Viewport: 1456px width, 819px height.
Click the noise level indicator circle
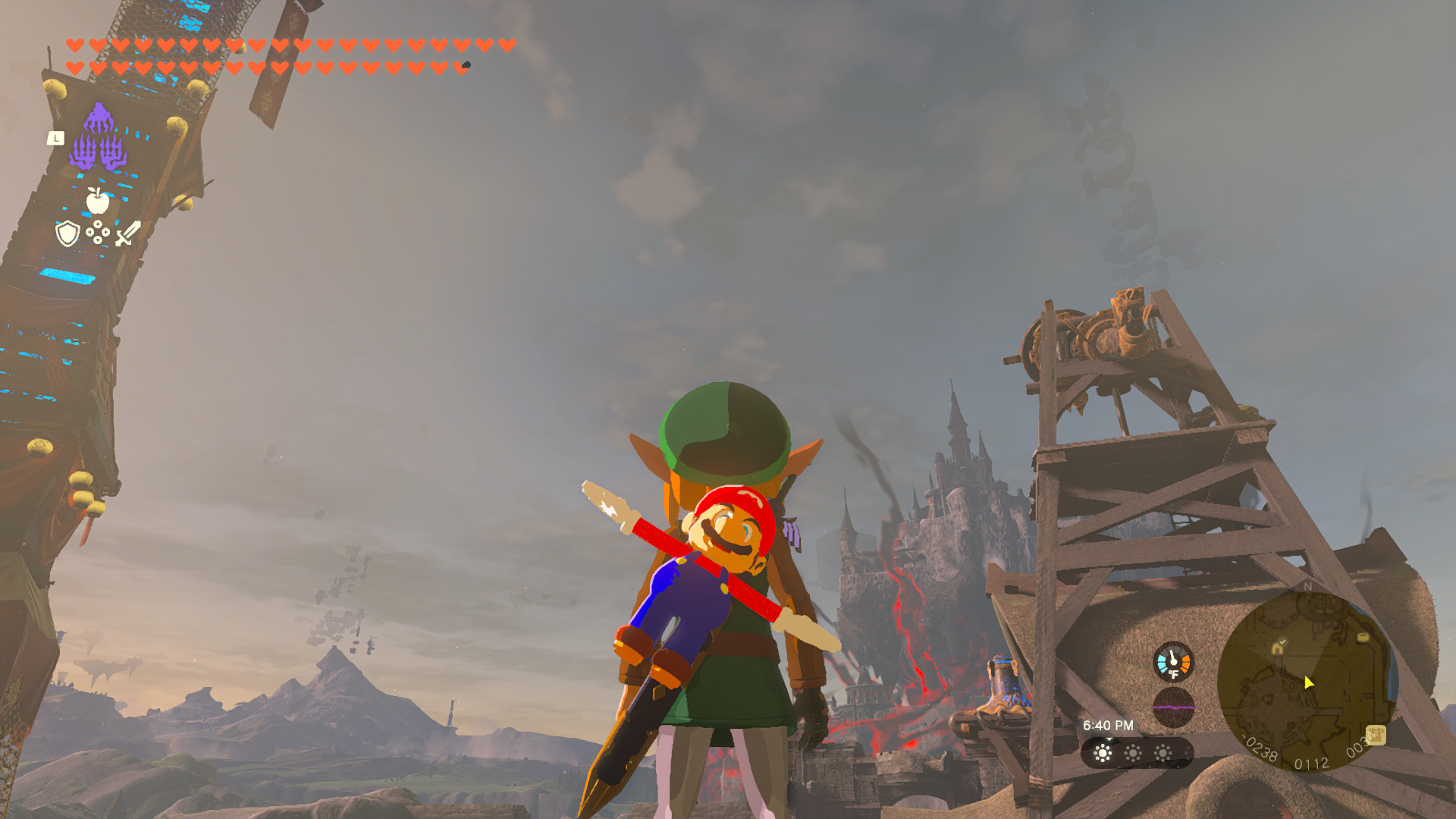1174,706
